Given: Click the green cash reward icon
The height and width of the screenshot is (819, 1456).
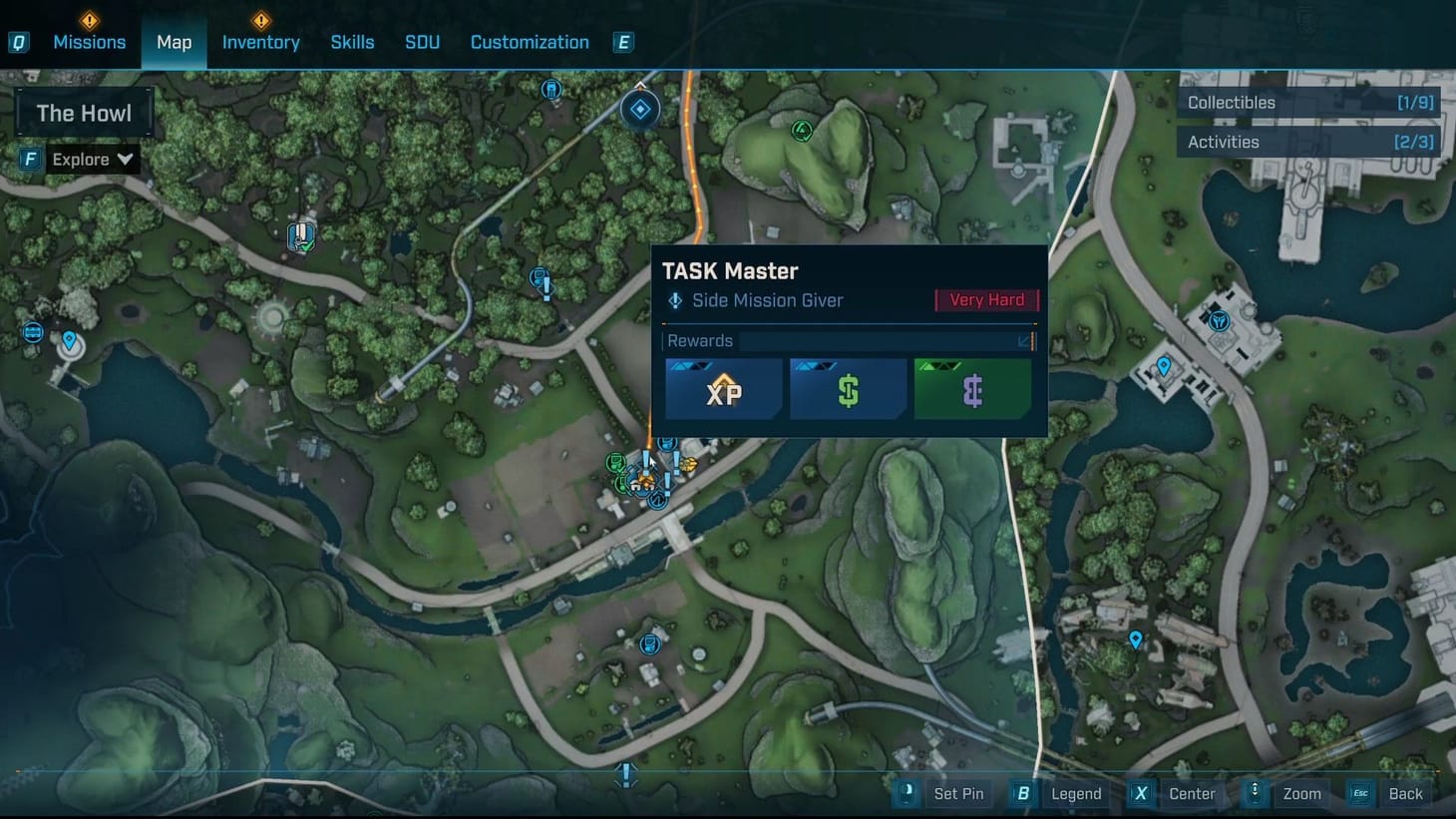Looking at the screenshot, I should (x=848, y=388).
